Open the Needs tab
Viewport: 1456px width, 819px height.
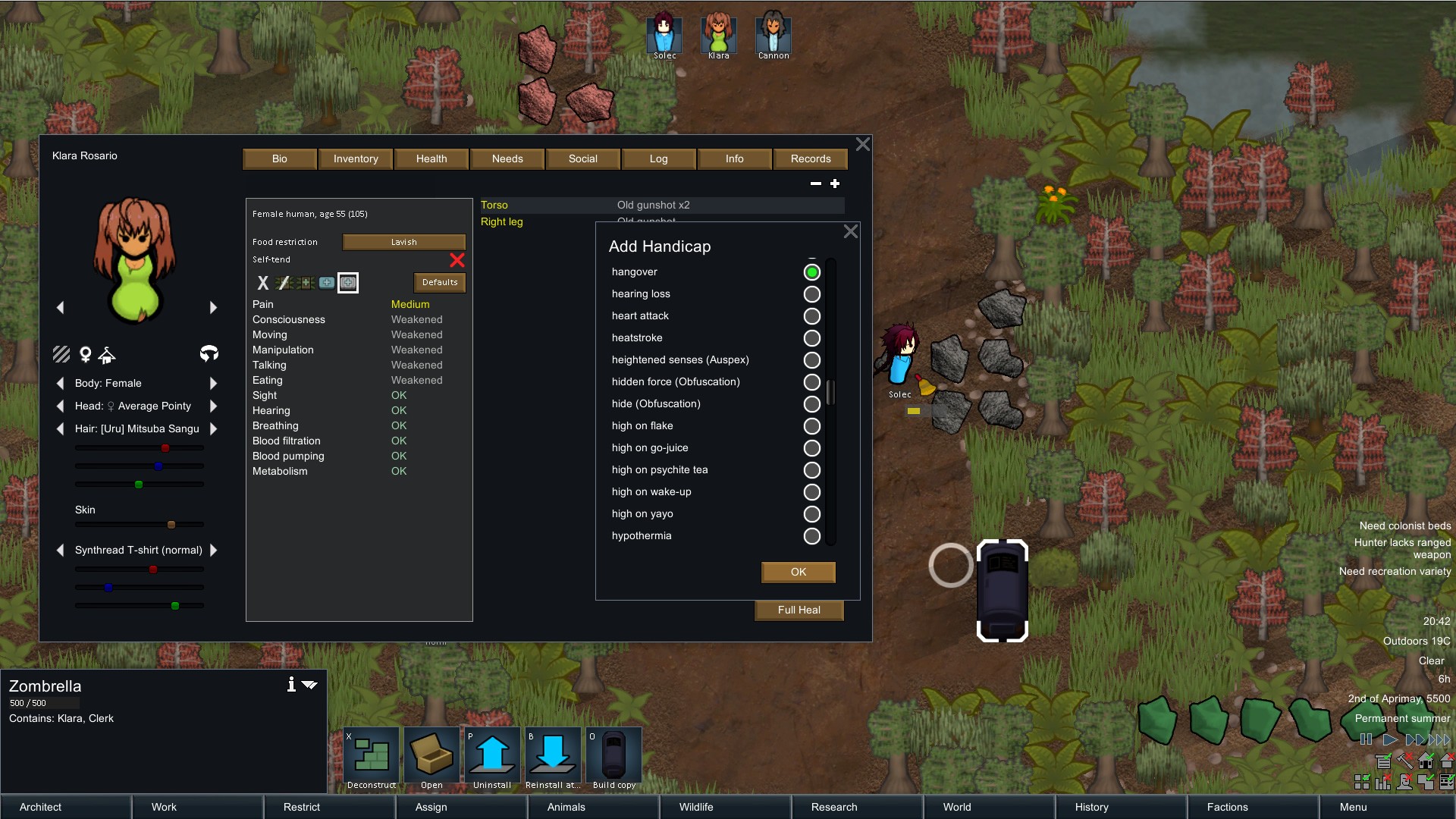coord(507,158)
